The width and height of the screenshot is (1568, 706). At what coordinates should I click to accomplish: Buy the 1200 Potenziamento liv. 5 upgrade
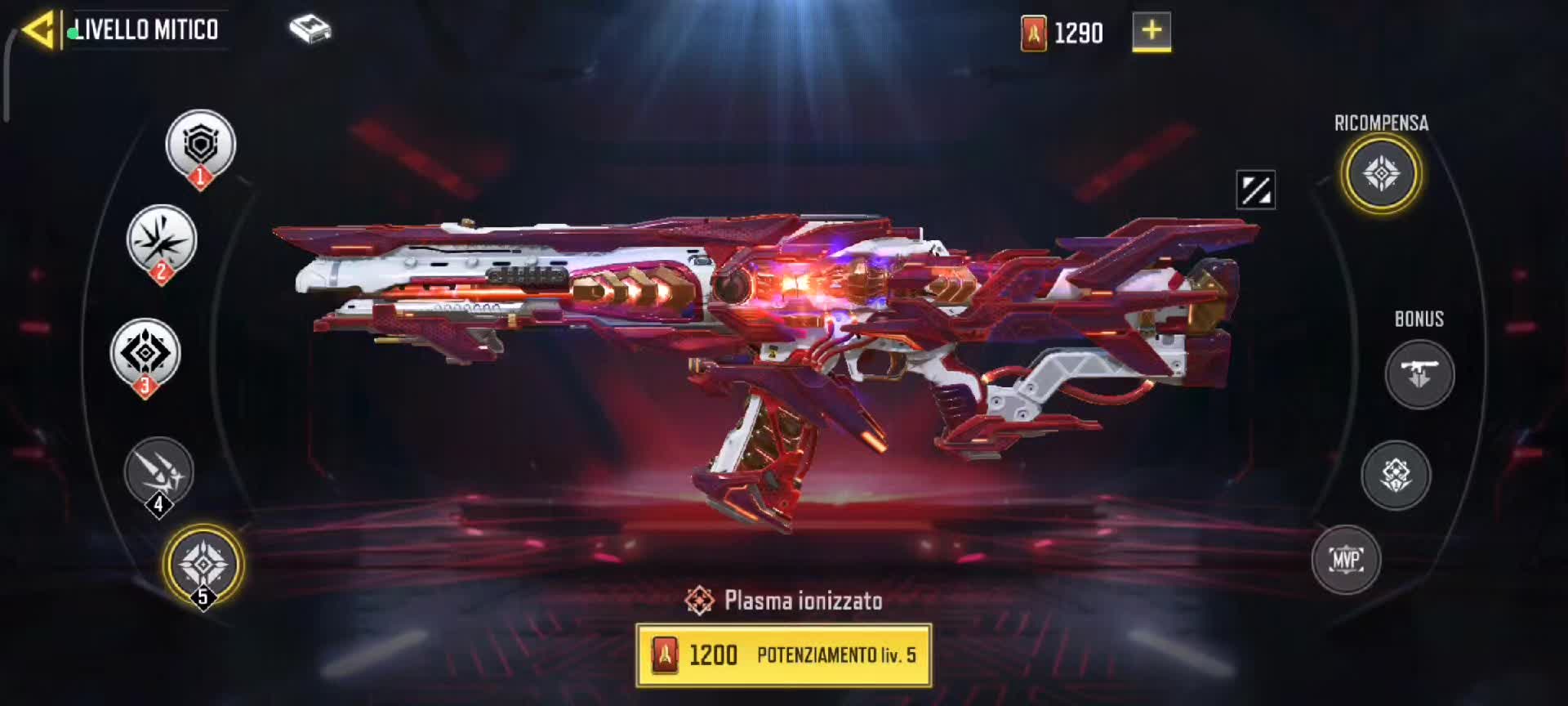(x=784, y=655)
